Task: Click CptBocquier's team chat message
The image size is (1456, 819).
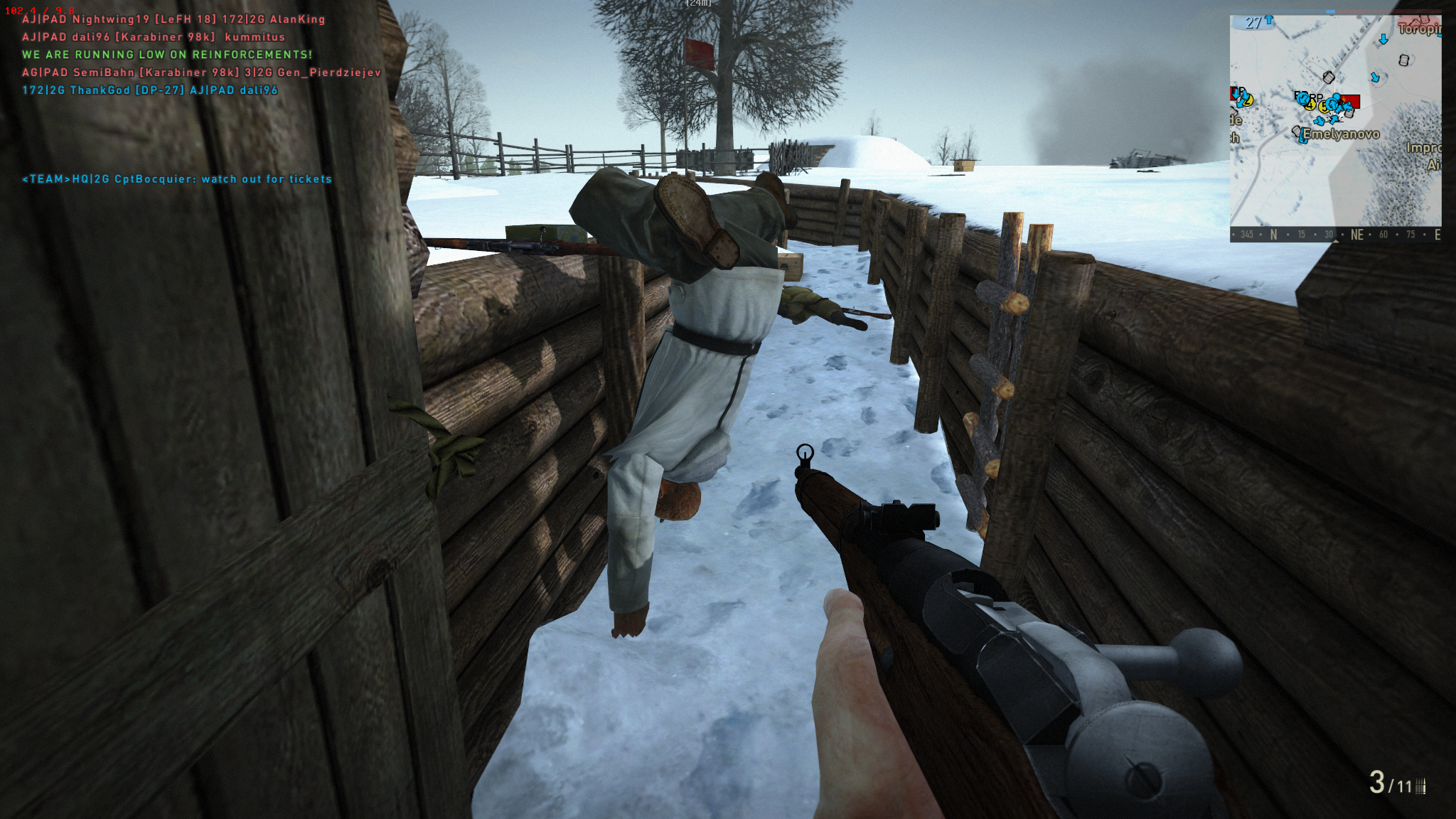Action: pos(177,179)
